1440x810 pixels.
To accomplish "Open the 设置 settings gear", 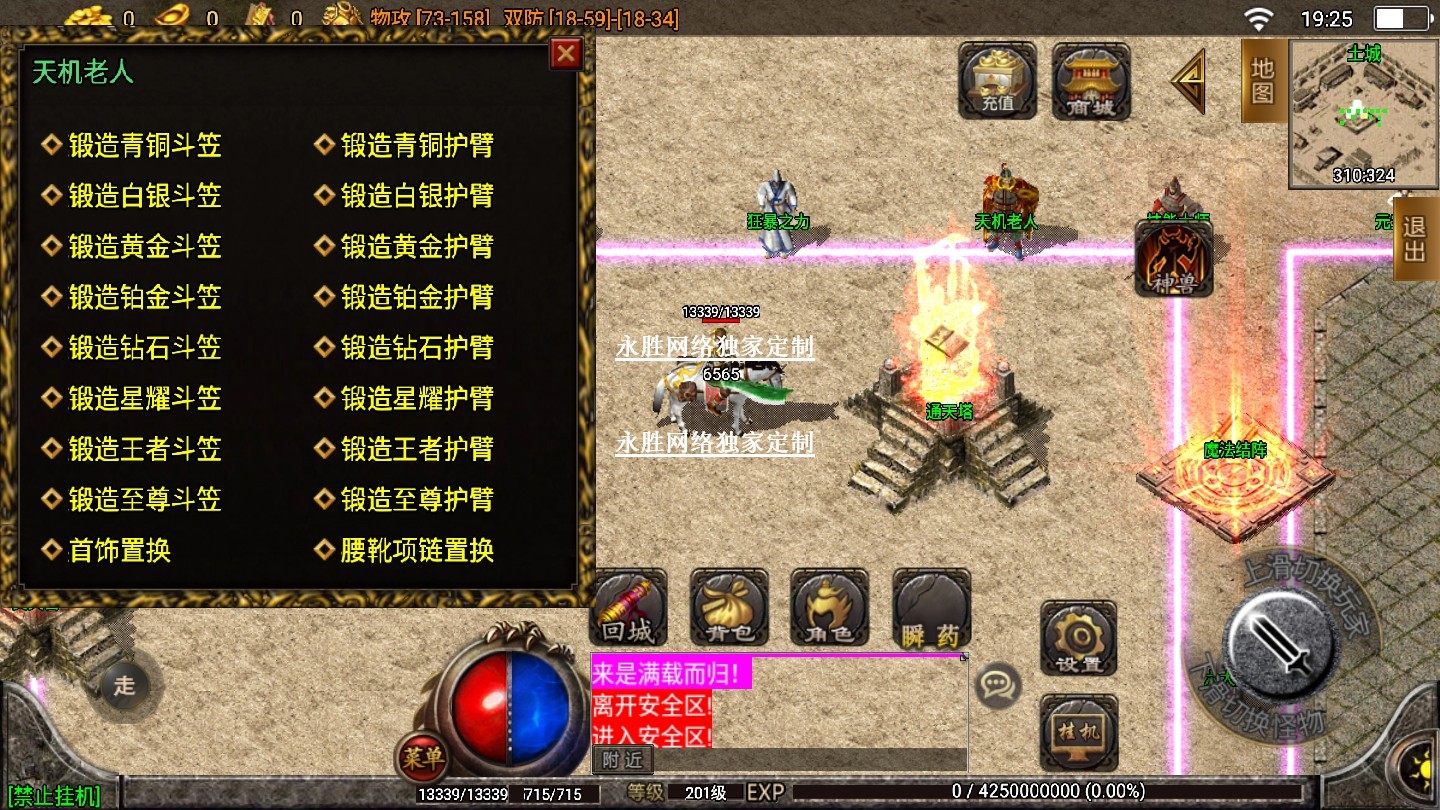I will click(x=1078, y=638).
